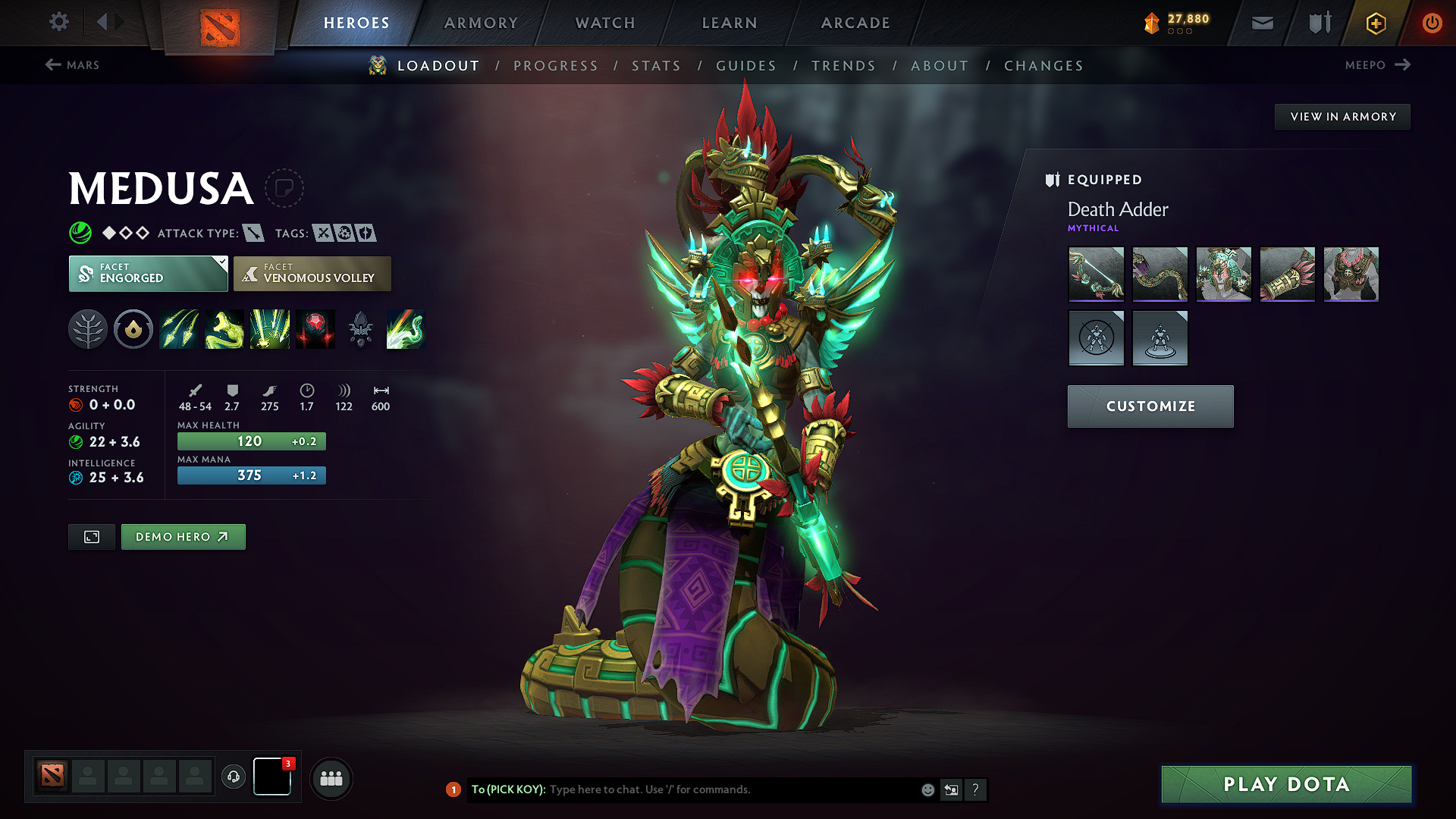
Task: Open the Medusa talent tree icon
Action: point(88,329)
